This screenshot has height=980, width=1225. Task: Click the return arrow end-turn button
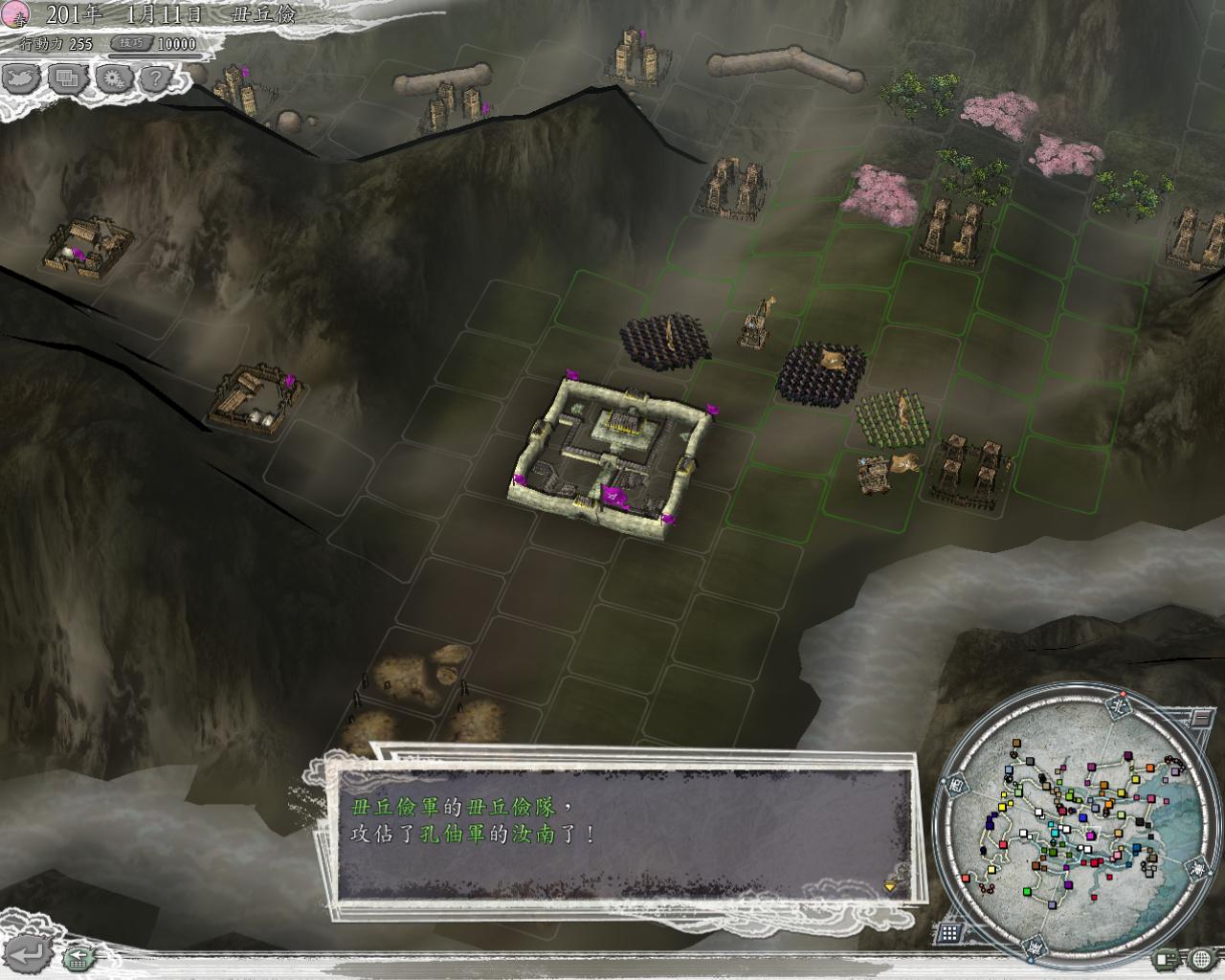29,953
